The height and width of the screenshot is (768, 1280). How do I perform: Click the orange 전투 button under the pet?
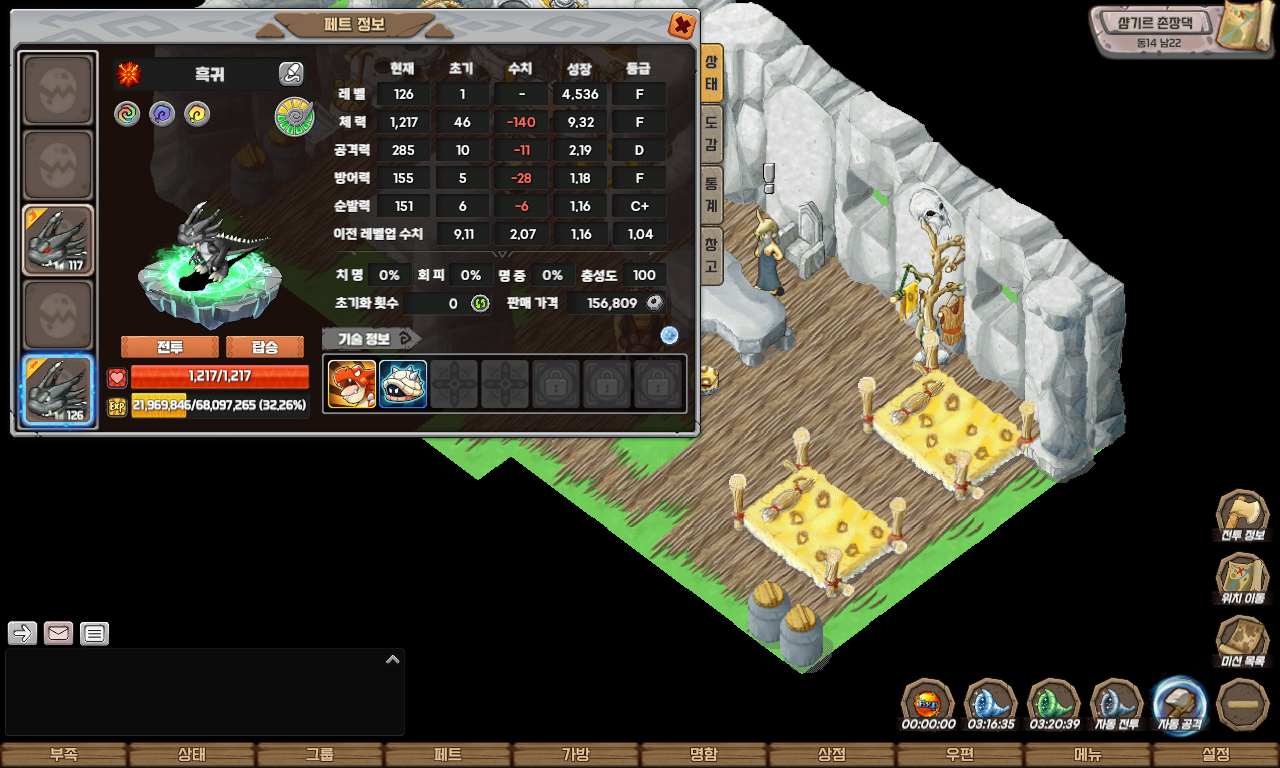pos(170,347)
